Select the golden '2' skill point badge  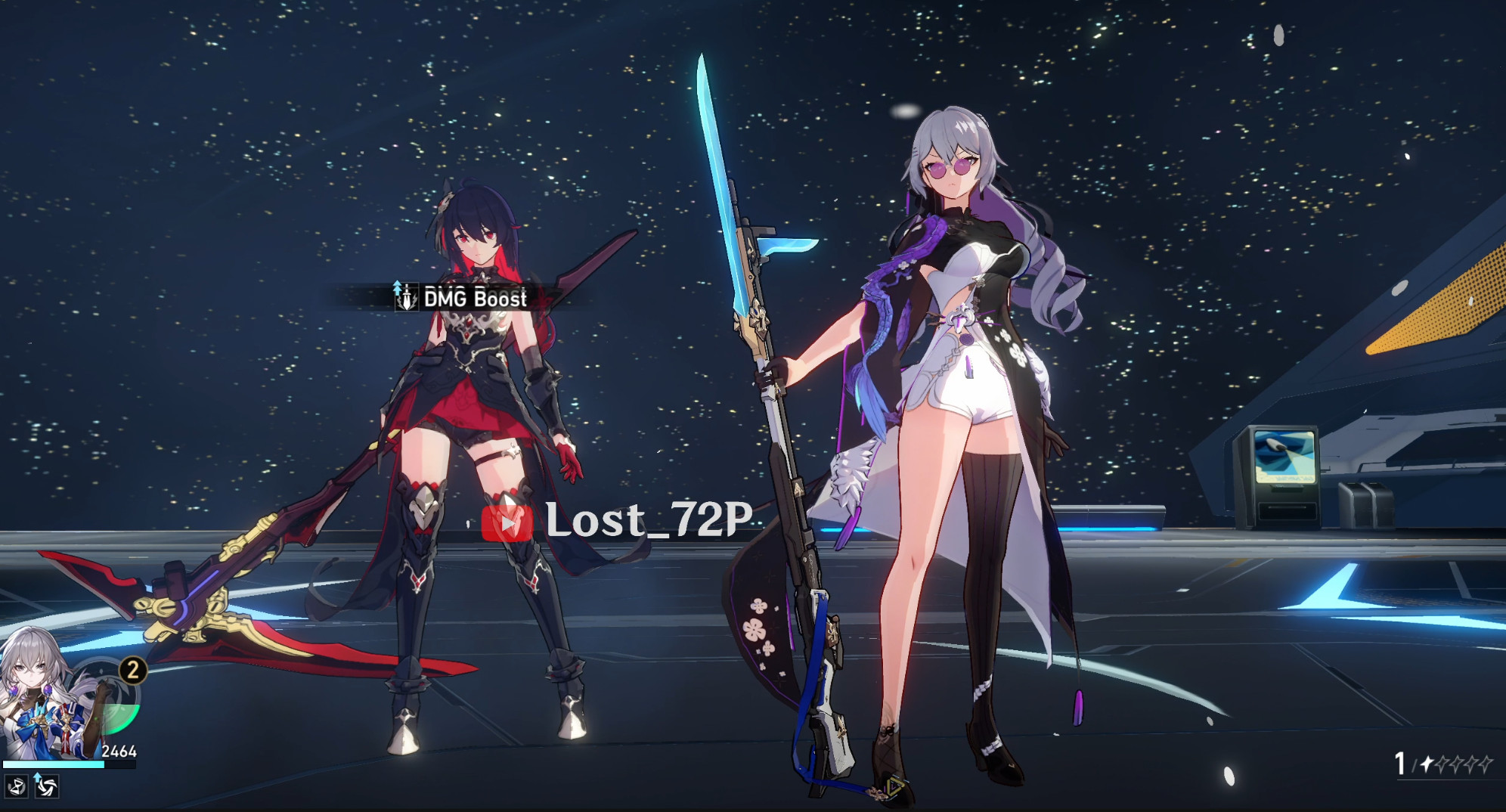pyautogui.click(x=132, y=671)
